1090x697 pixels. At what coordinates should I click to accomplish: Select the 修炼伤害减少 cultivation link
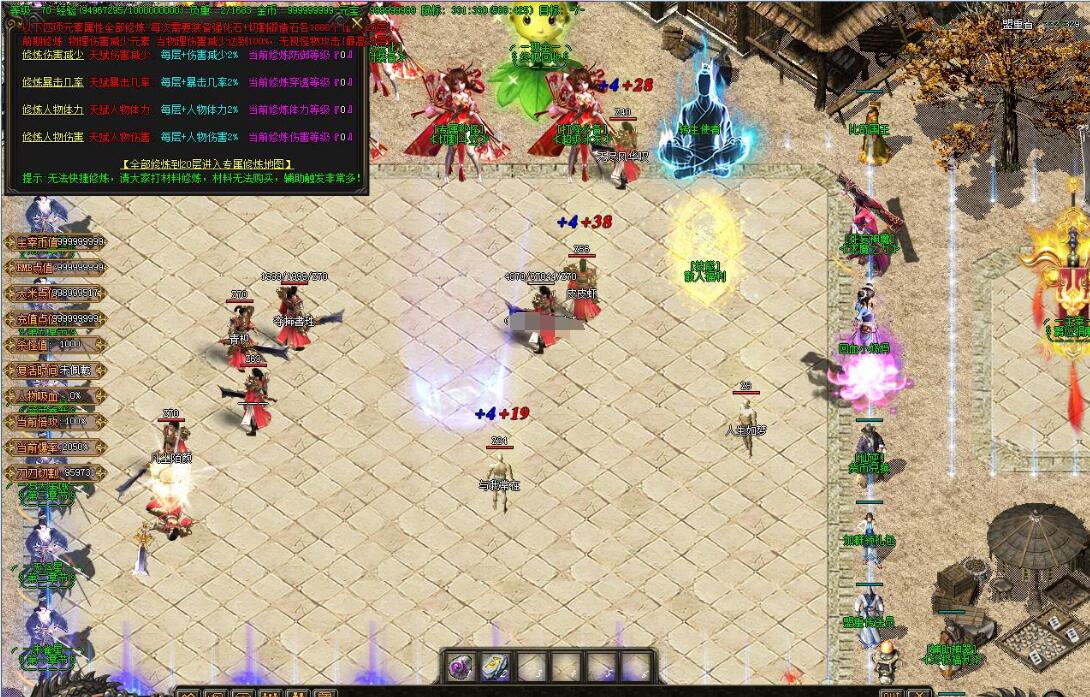51,55
